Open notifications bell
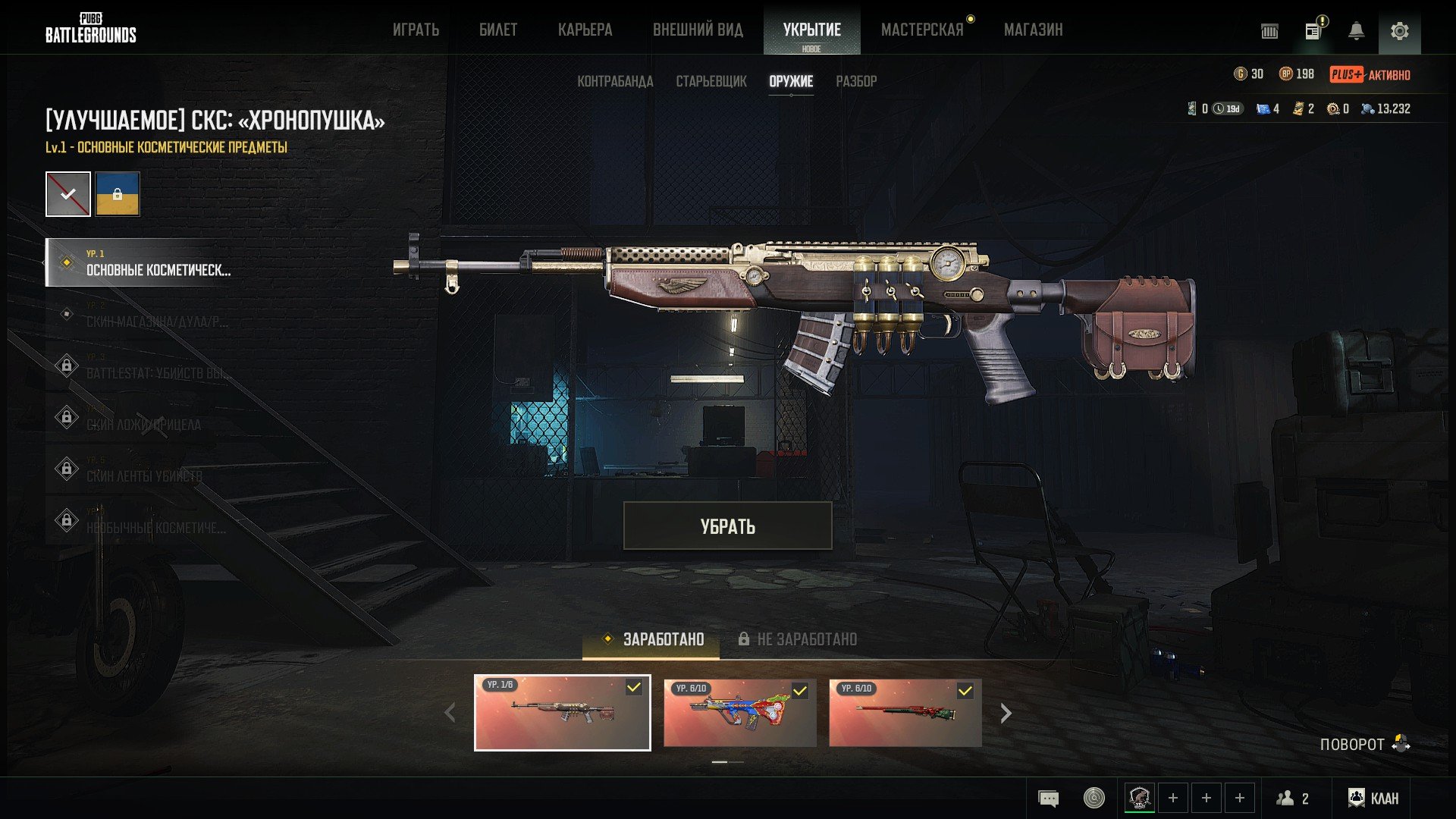Viewport: 1456px width, 819px height. [1356, 31]
